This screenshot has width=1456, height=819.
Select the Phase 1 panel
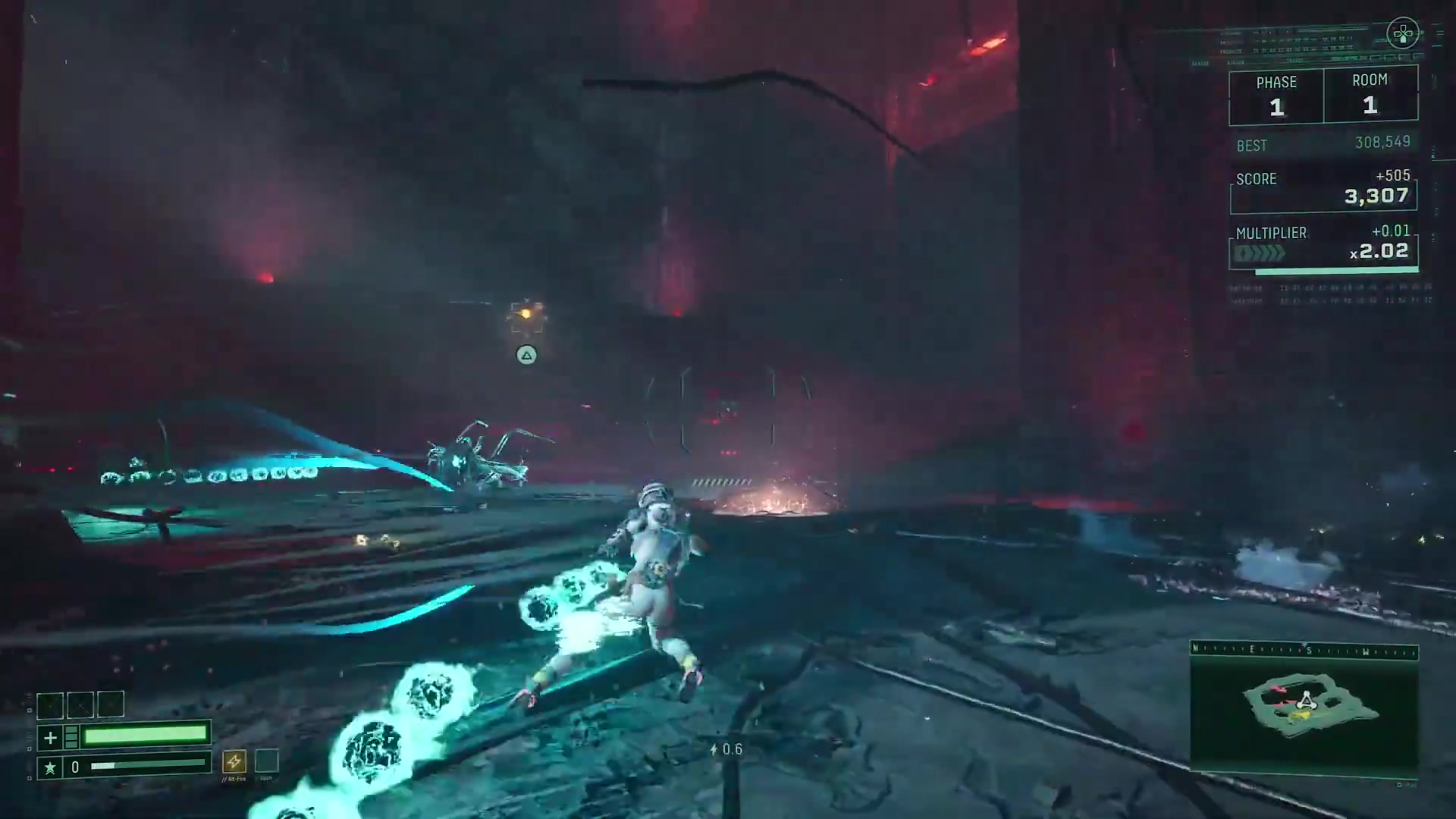coord(1276,96)
